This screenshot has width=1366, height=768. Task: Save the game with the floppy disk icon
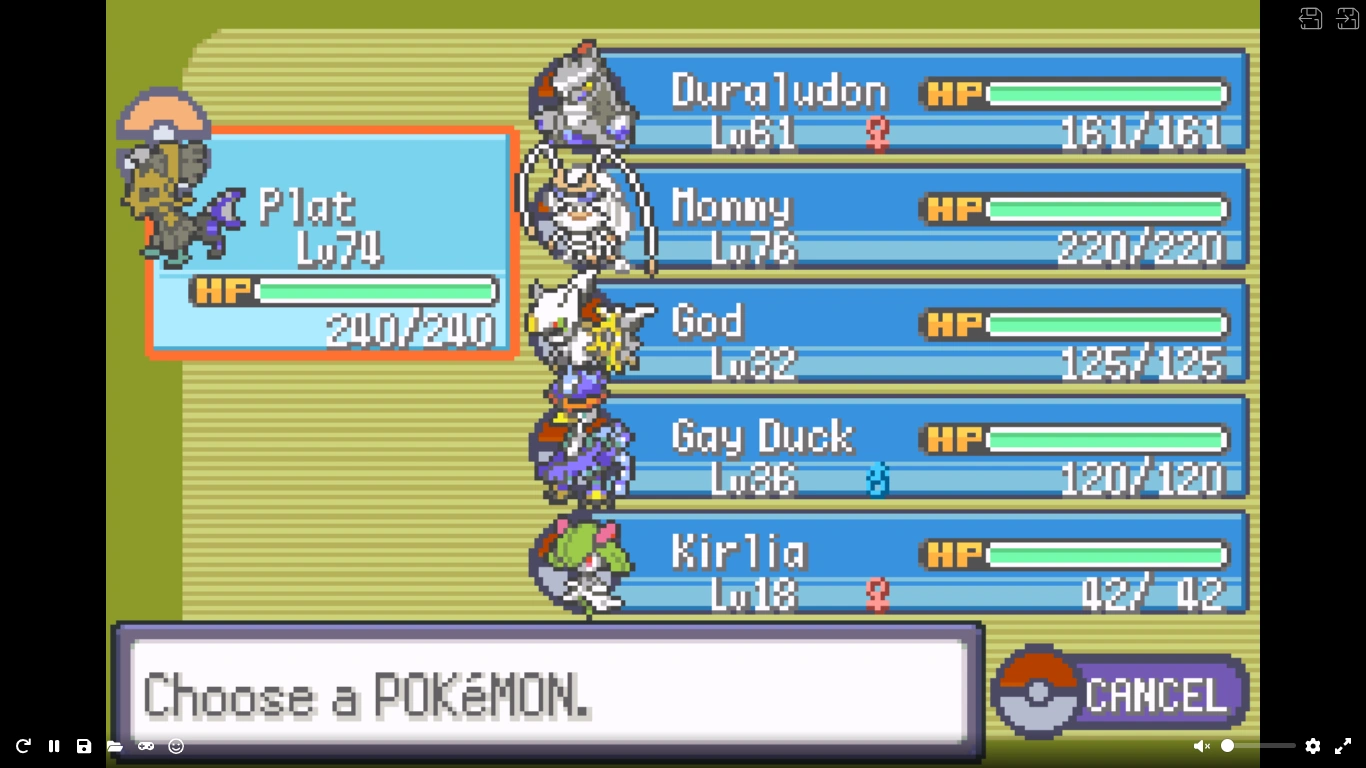pos(83,746)
